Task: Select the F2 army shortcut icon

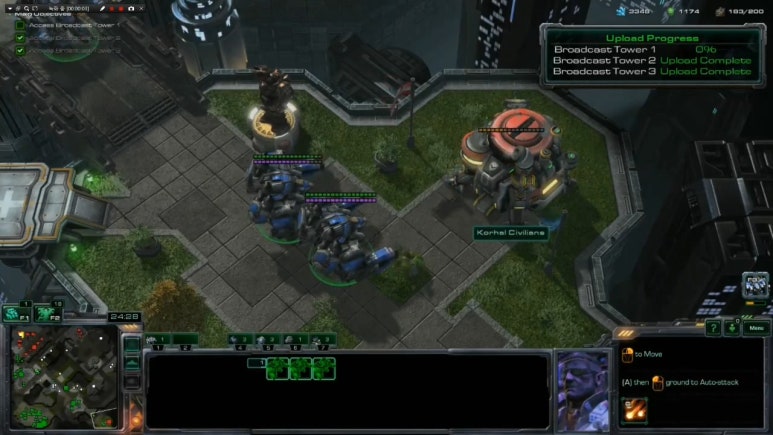Action: [45, 313]
